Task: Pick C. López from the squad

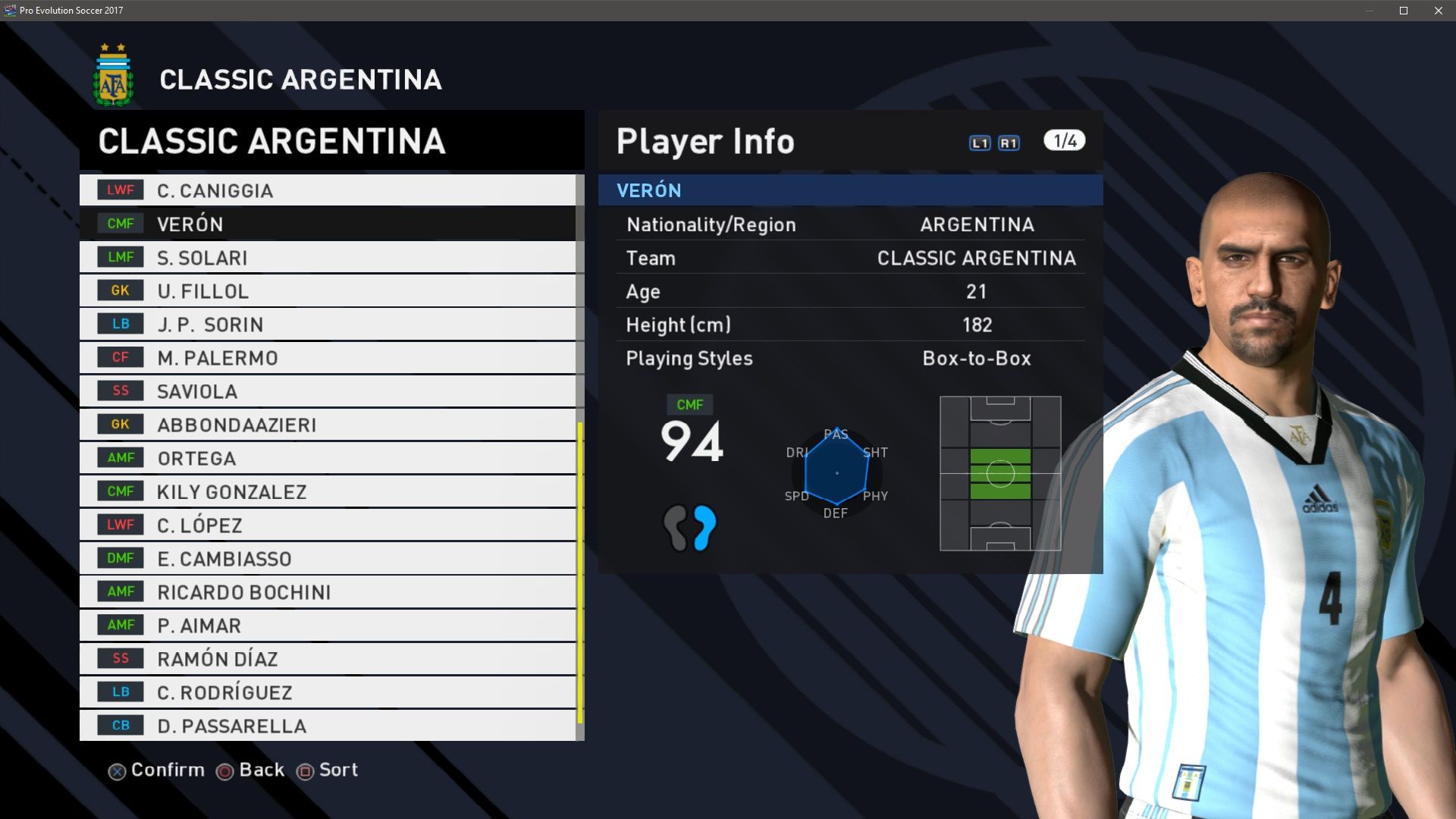Action: (328, 525)
